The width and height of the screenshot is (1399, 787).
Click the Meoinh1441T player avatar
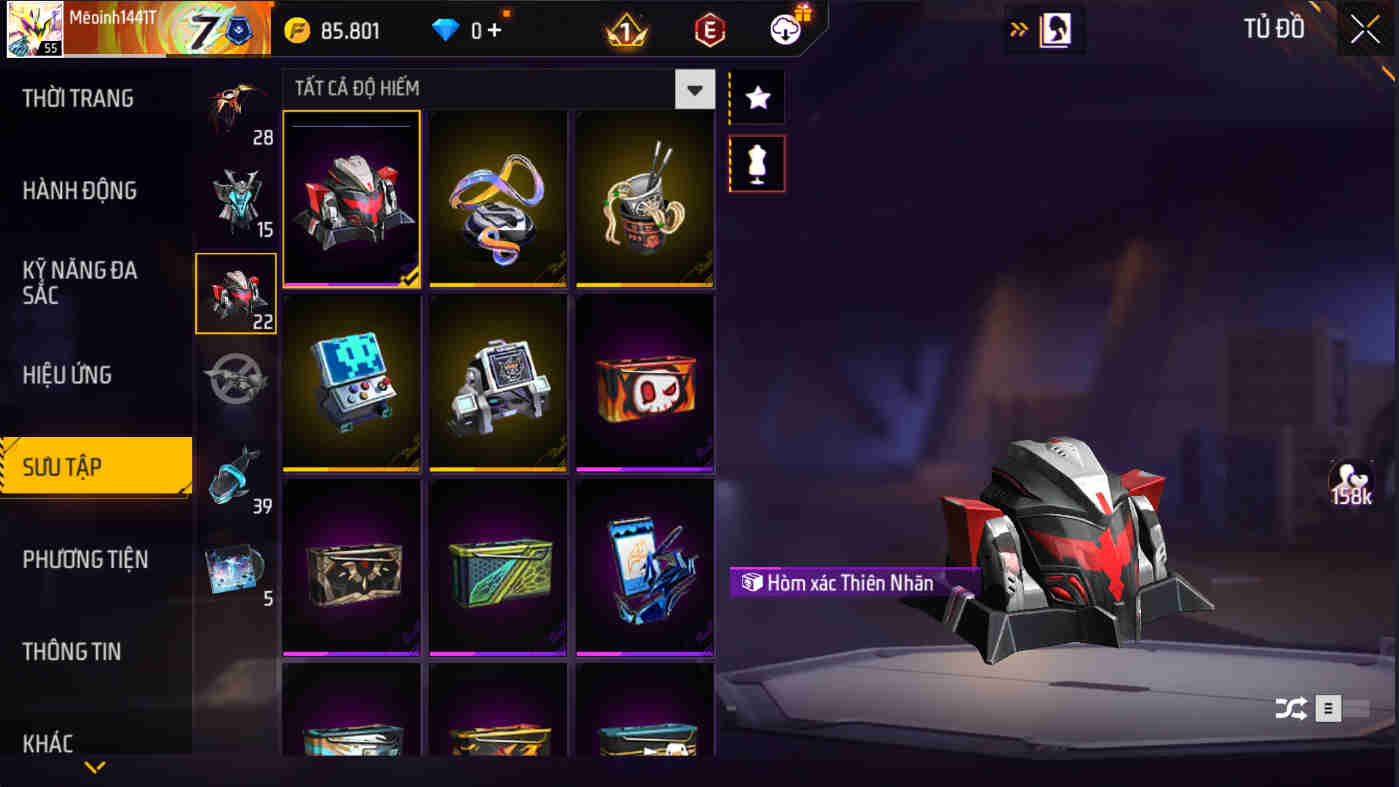35,28
